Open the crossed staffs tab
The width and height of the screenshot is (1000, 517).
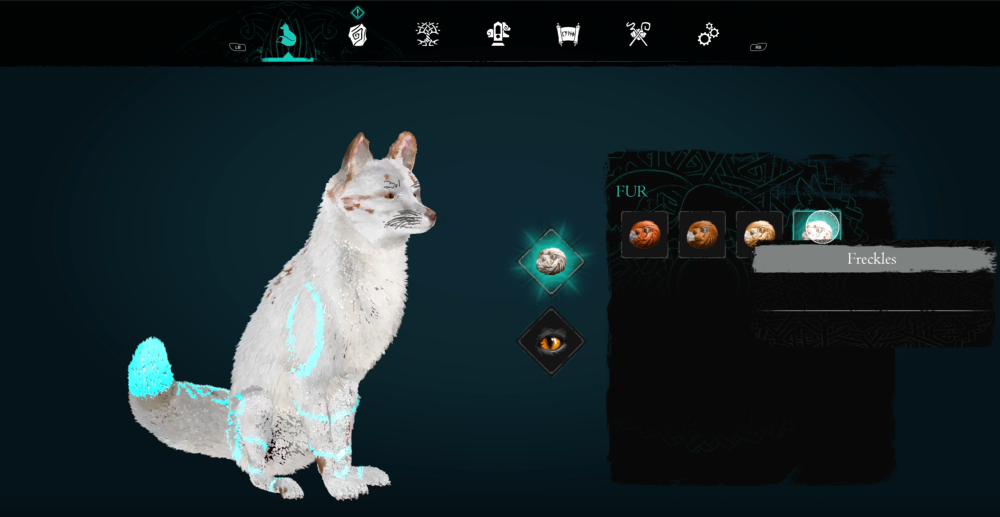(638, 34)
